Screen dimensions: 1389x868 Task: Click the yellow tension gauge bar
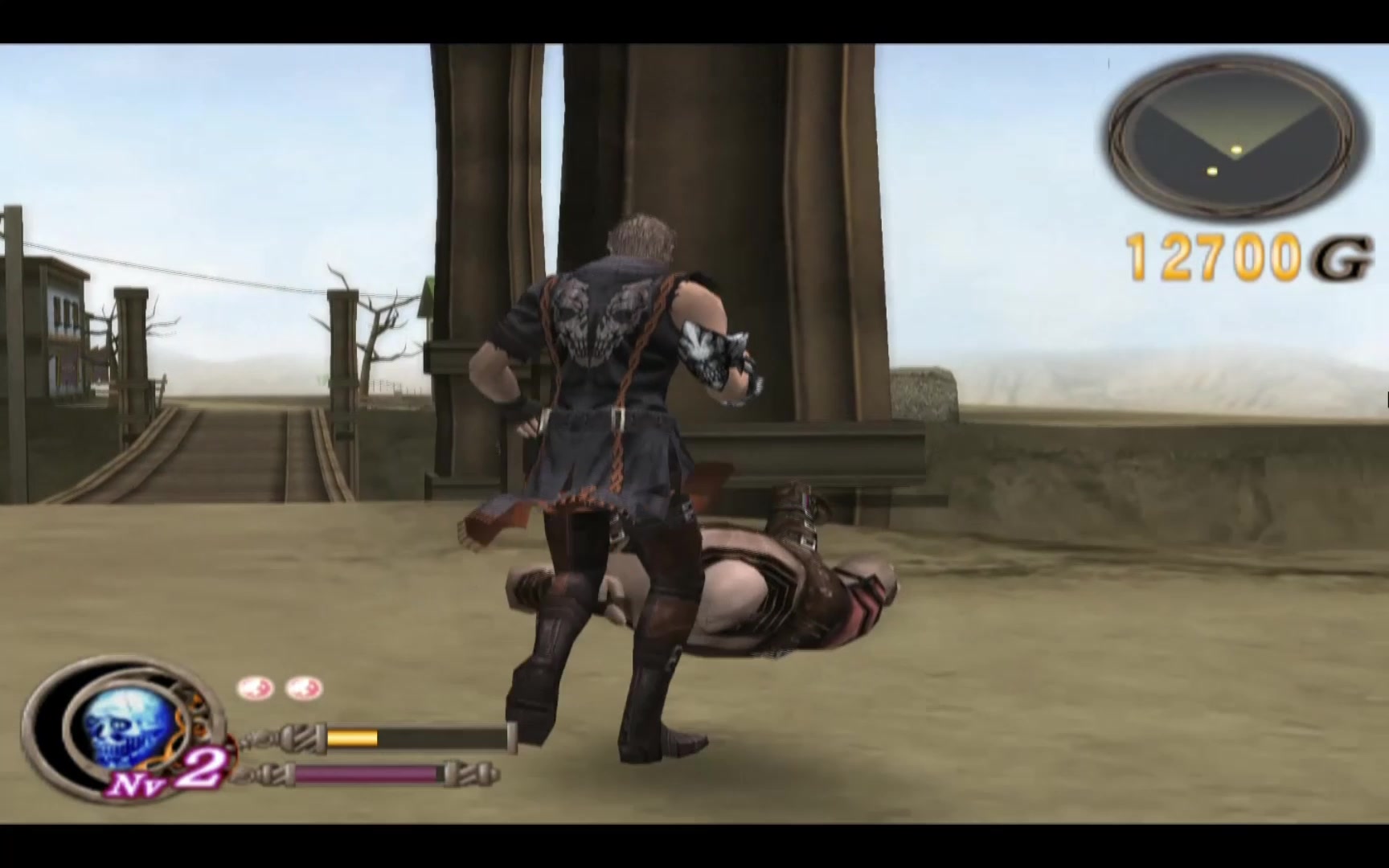(351, 737)
